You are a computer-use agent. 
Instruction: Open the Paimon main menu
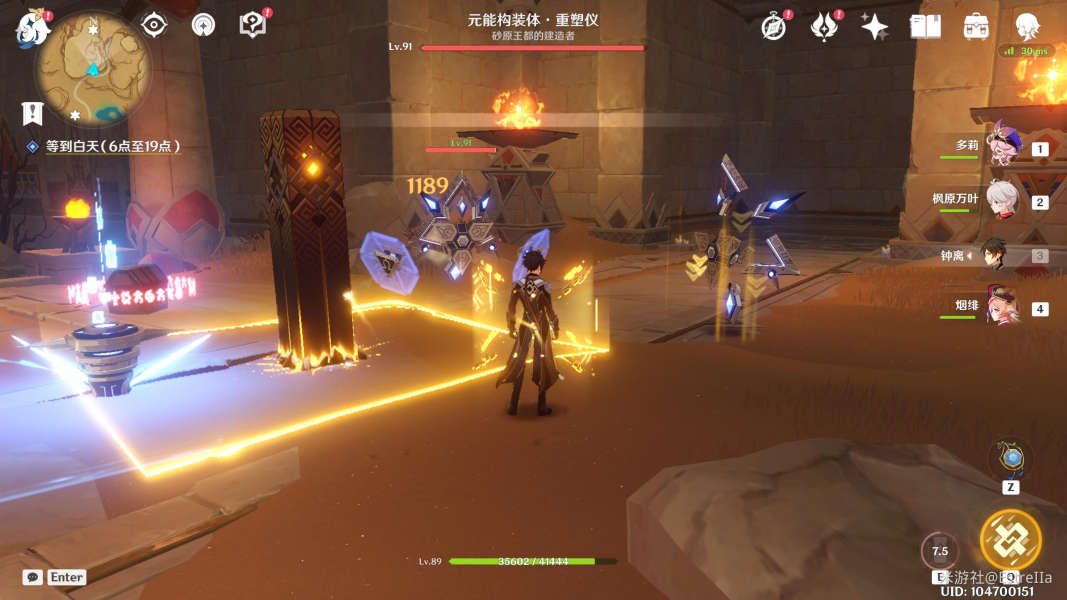pyautogui.click(x=33, y=28)
